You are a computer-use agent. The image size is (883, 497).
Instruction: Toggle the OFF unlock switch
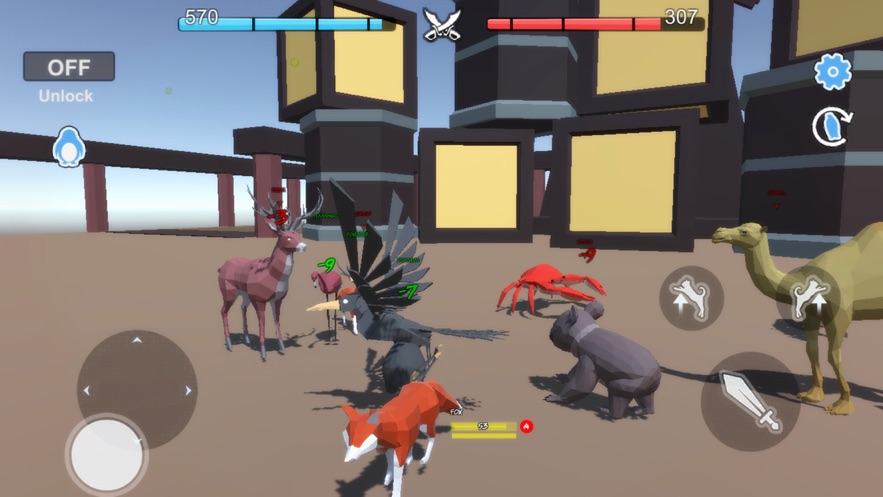(x=69, y=67)
